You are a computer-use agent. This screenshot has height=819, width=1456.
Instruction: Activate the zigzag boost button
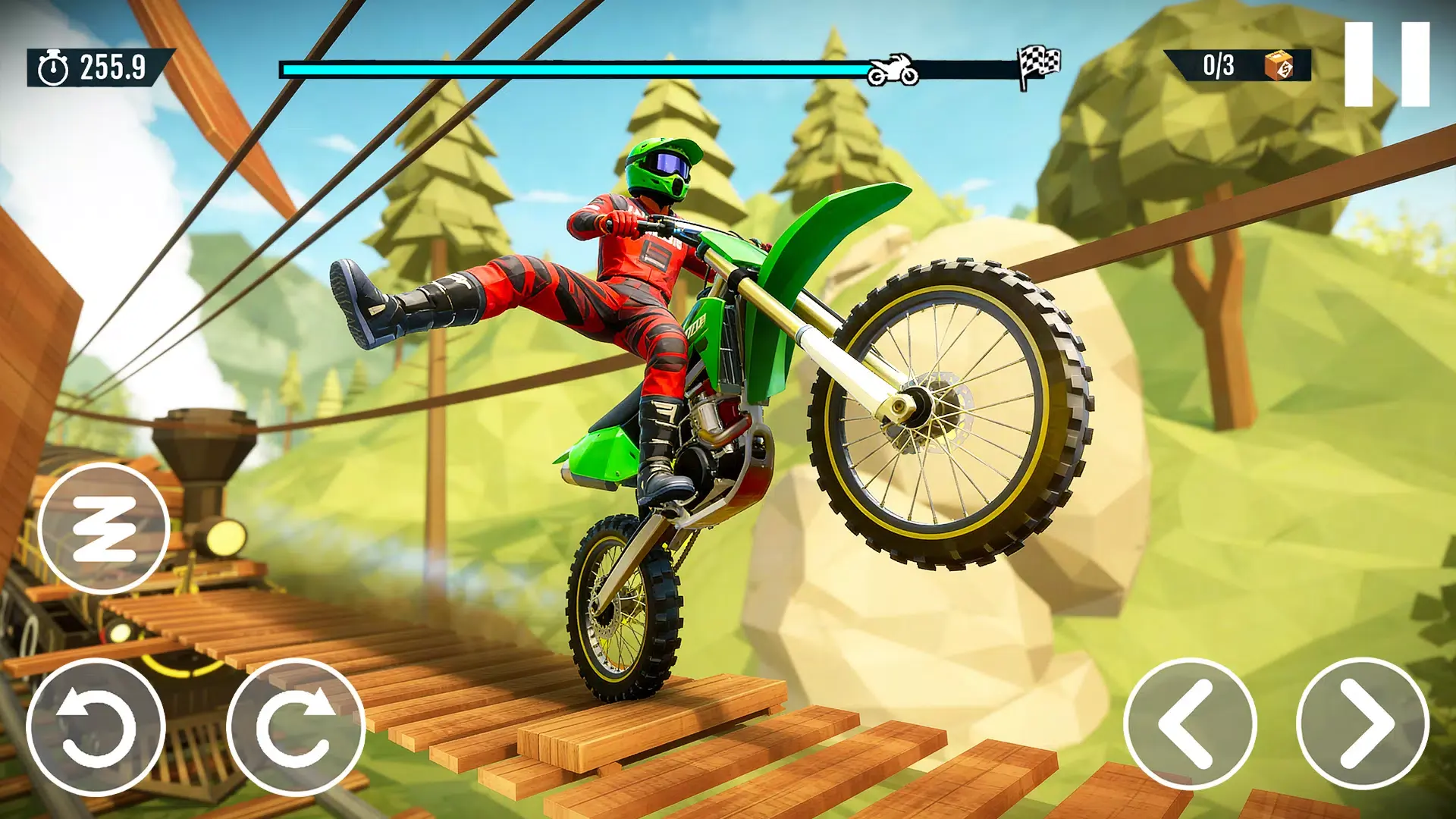103,529
